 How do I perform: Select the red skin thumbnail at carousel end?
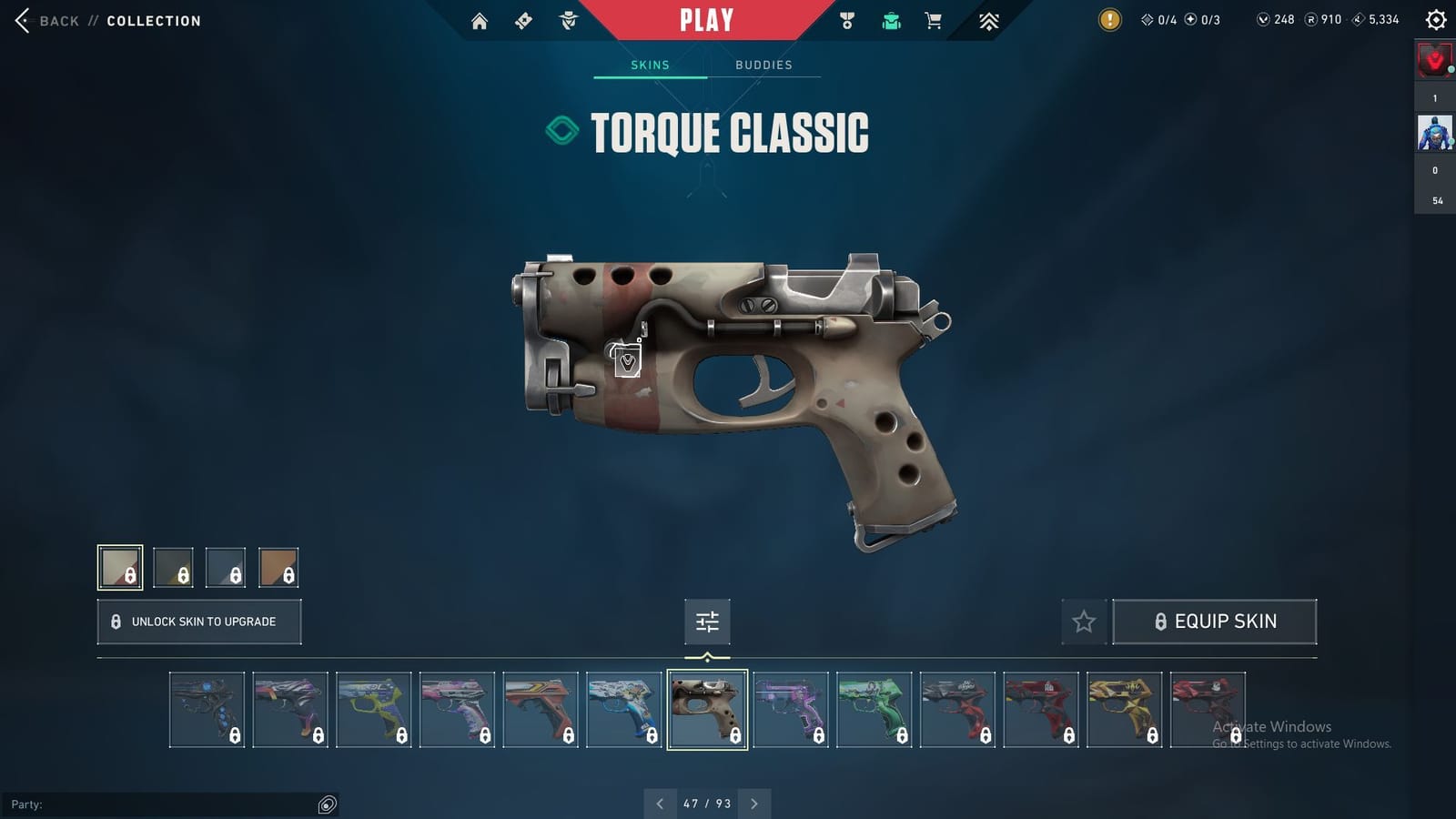pyautogui.click(x=1207, y=710)
